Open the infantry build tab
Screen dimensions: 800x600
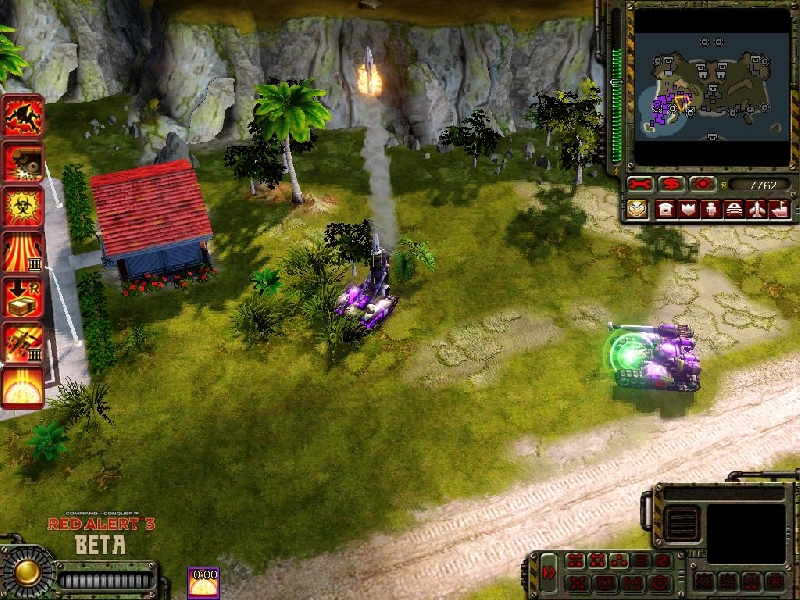point(711,209)
